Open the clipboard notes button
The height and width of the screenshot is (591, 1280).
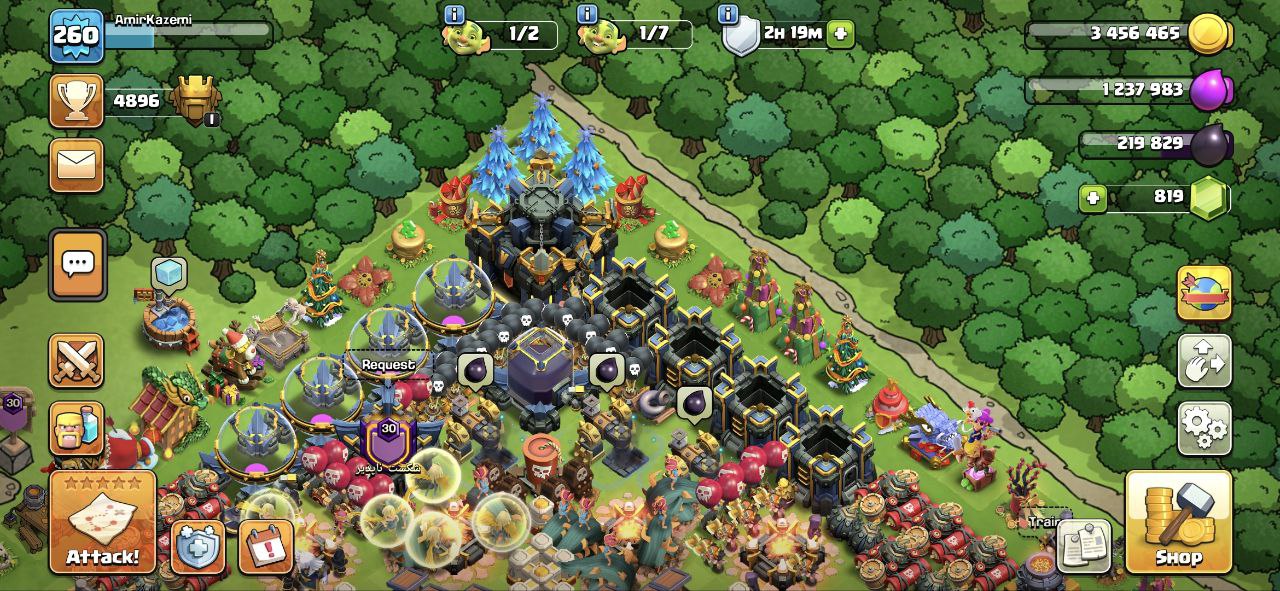tap(1084, 546)
